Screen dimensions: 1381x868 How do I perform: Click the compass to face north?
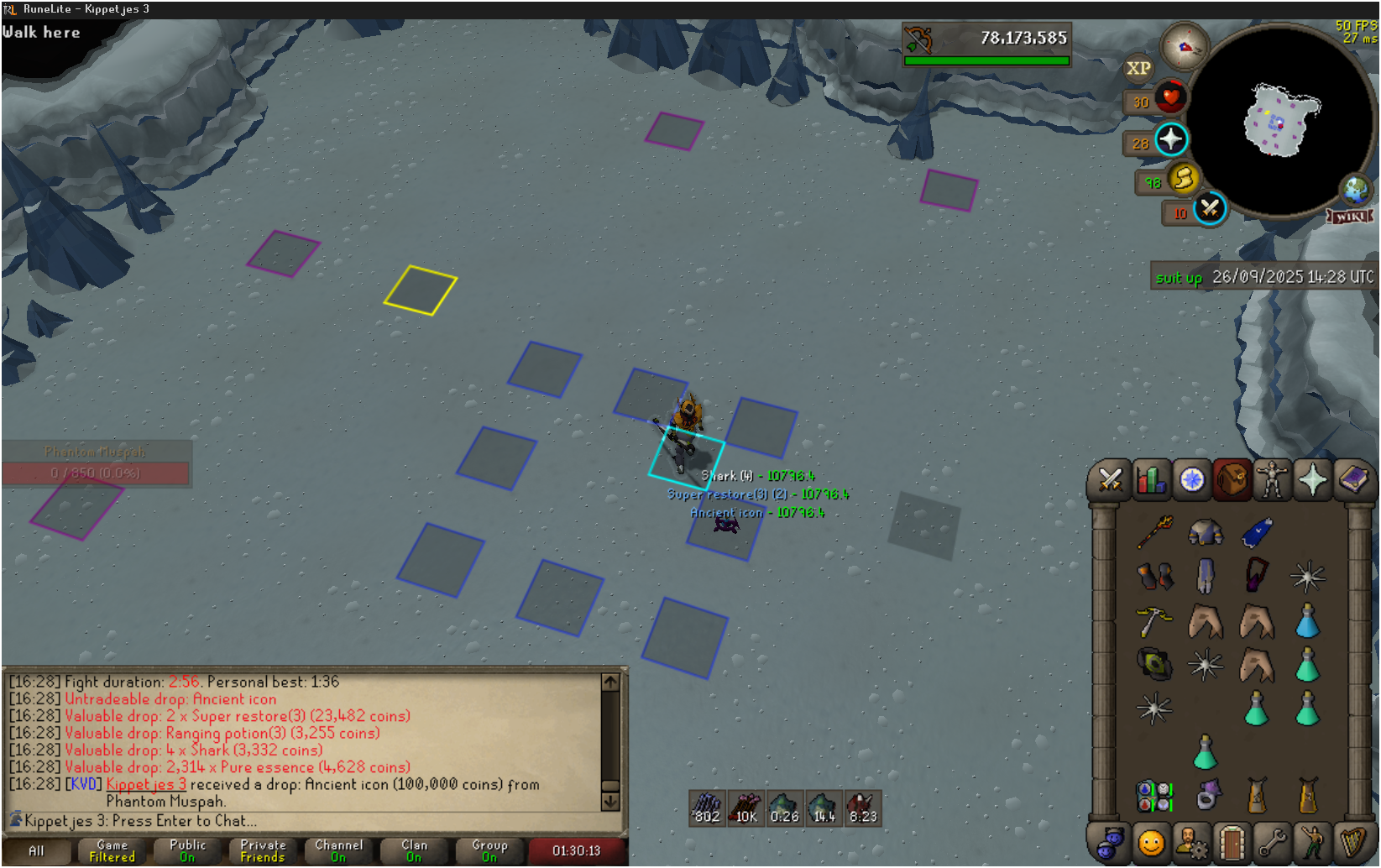(1185, 47)
